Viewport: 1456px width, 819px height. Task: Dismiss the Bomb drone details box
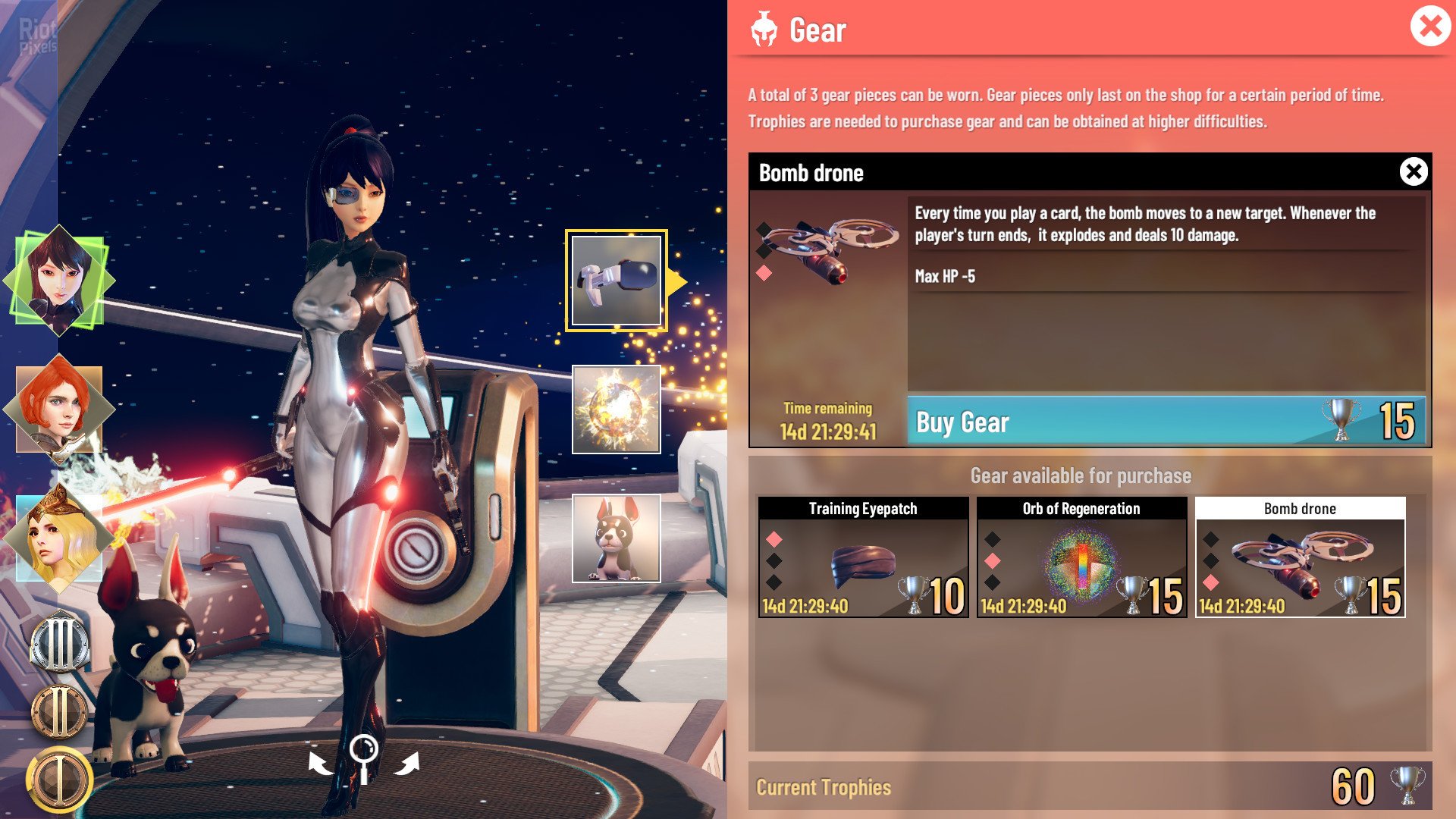tap(1414, 172)
